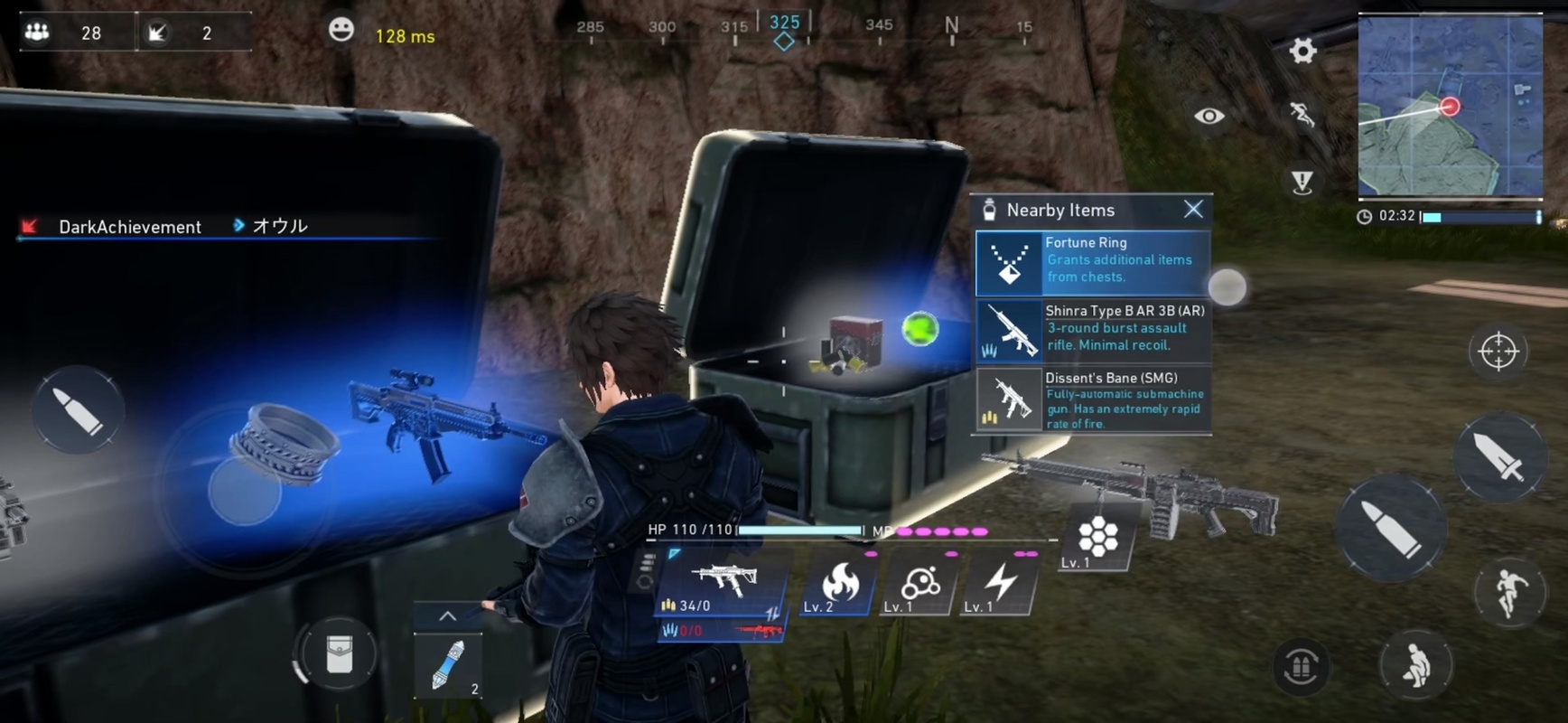The width and height of the screenshot is (1568, 723).
Task: Open the emote smiley menu
Action: point(341,30)
